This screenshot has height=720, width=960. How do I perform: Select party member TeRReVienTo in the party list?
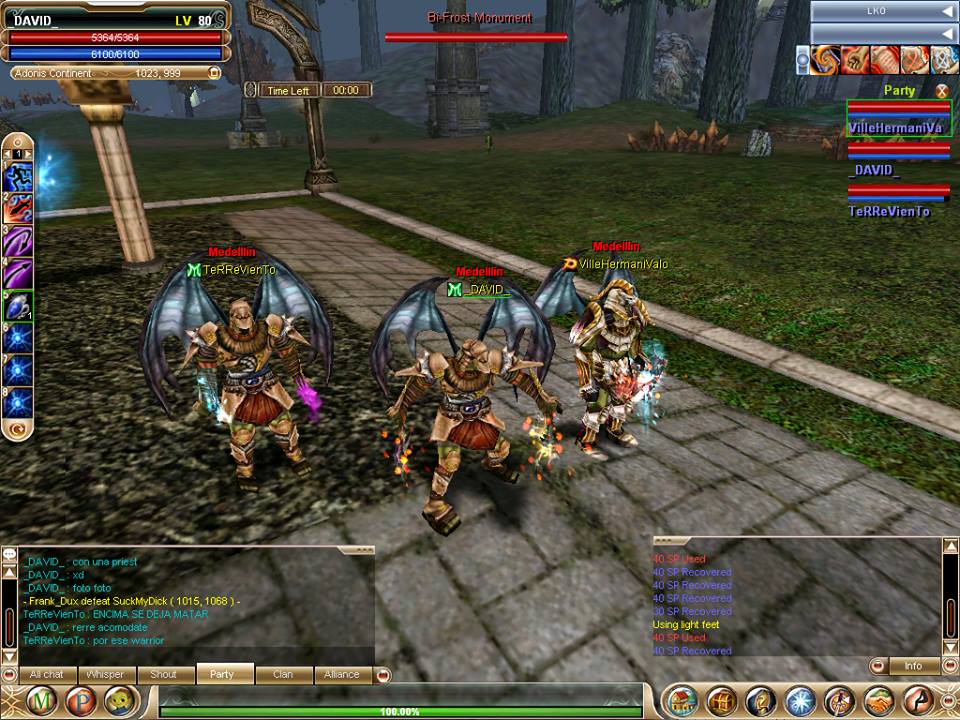point(889,211)
